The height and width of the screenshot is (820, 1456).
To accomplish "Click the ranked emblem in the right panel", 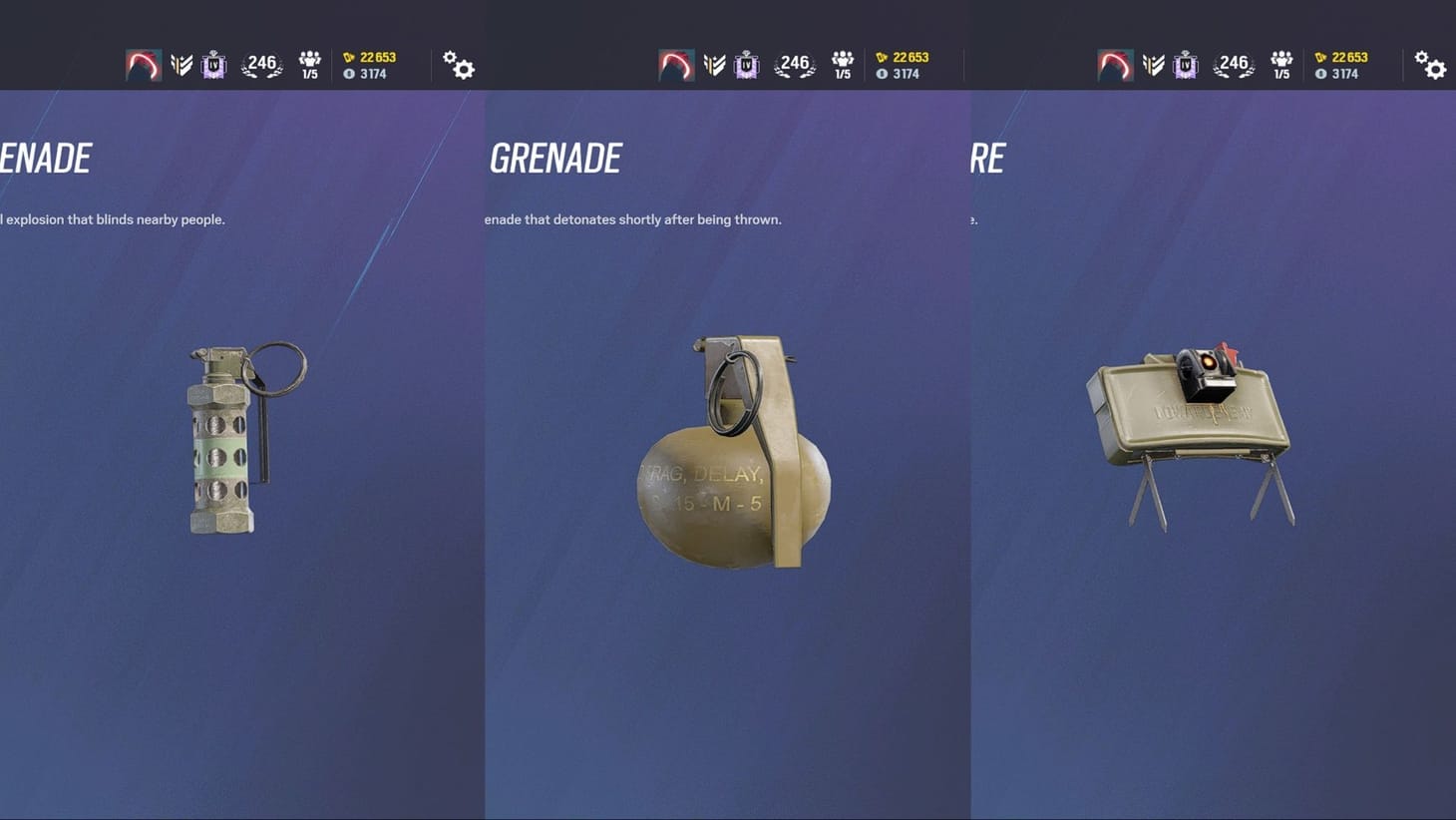I will (1185, 64).
